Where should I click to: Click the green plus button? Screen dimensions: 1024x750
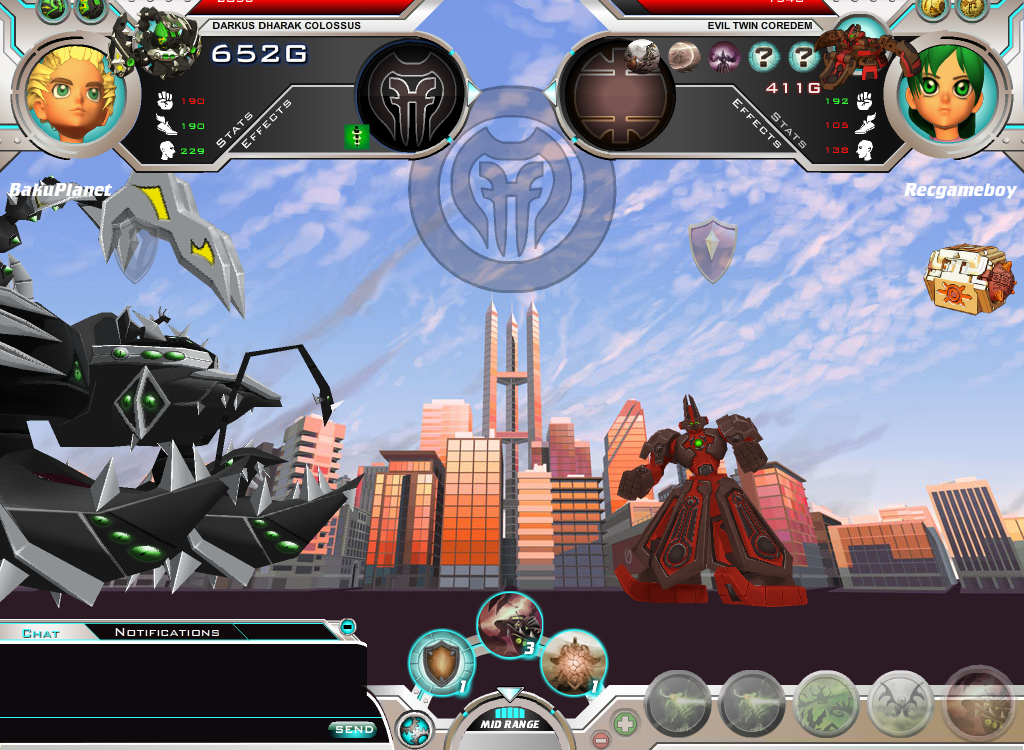623,722
